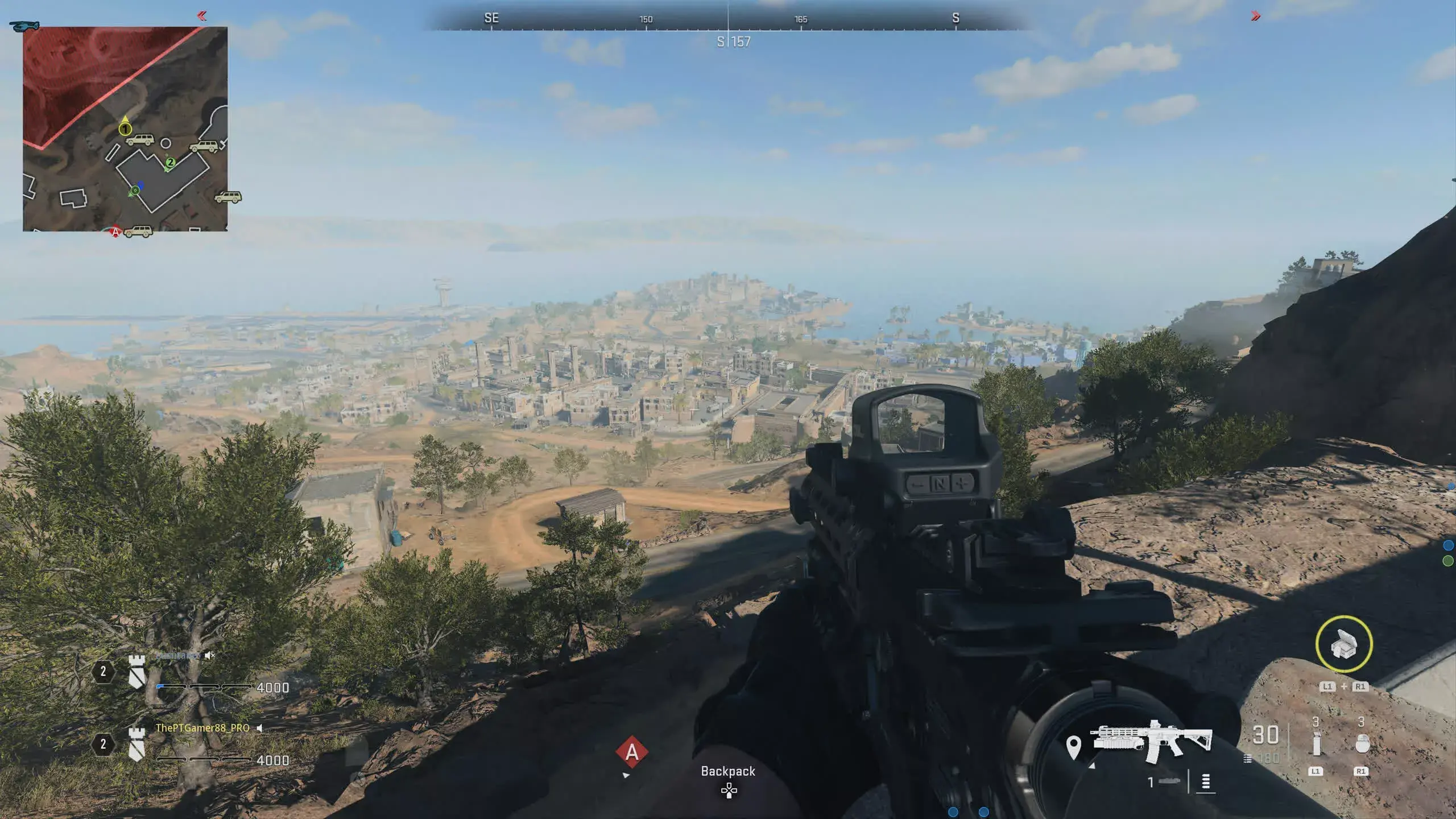Click the map pin ping icon

1073,747
